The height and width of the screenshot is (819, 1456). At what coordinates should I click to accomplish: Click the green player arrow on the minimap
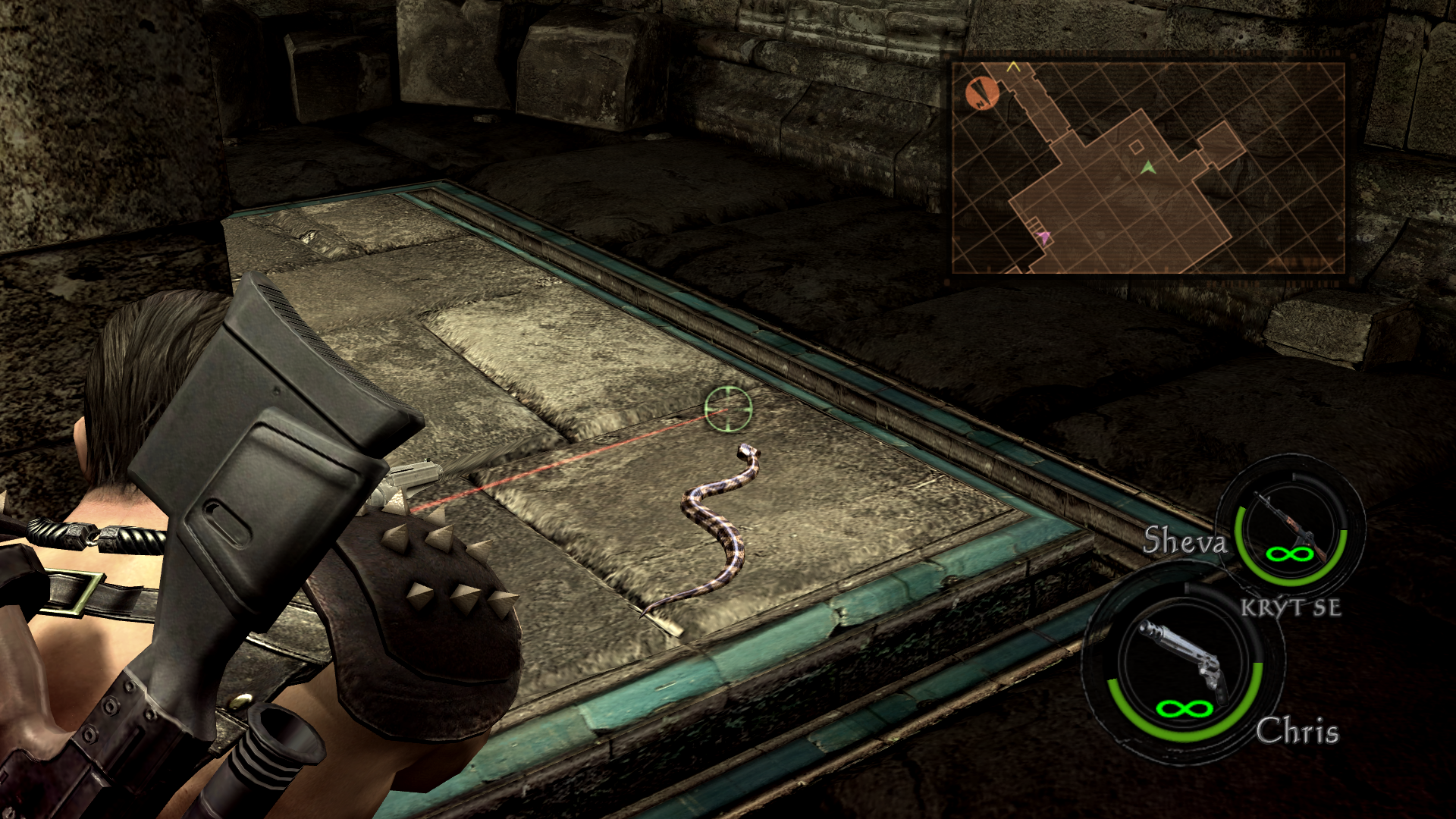pos(1149,166)
